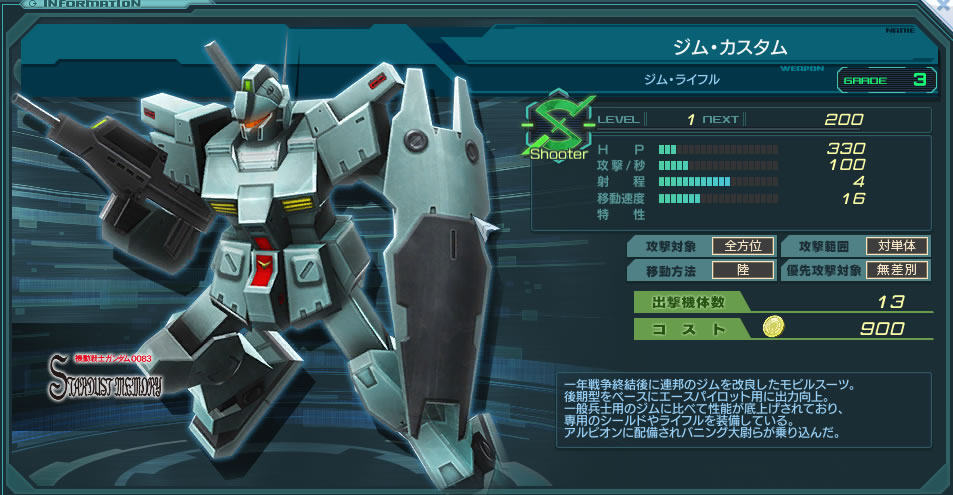Close the unit information panel
The width and height of the screenshot is (953, 495).
pos(945,5)
